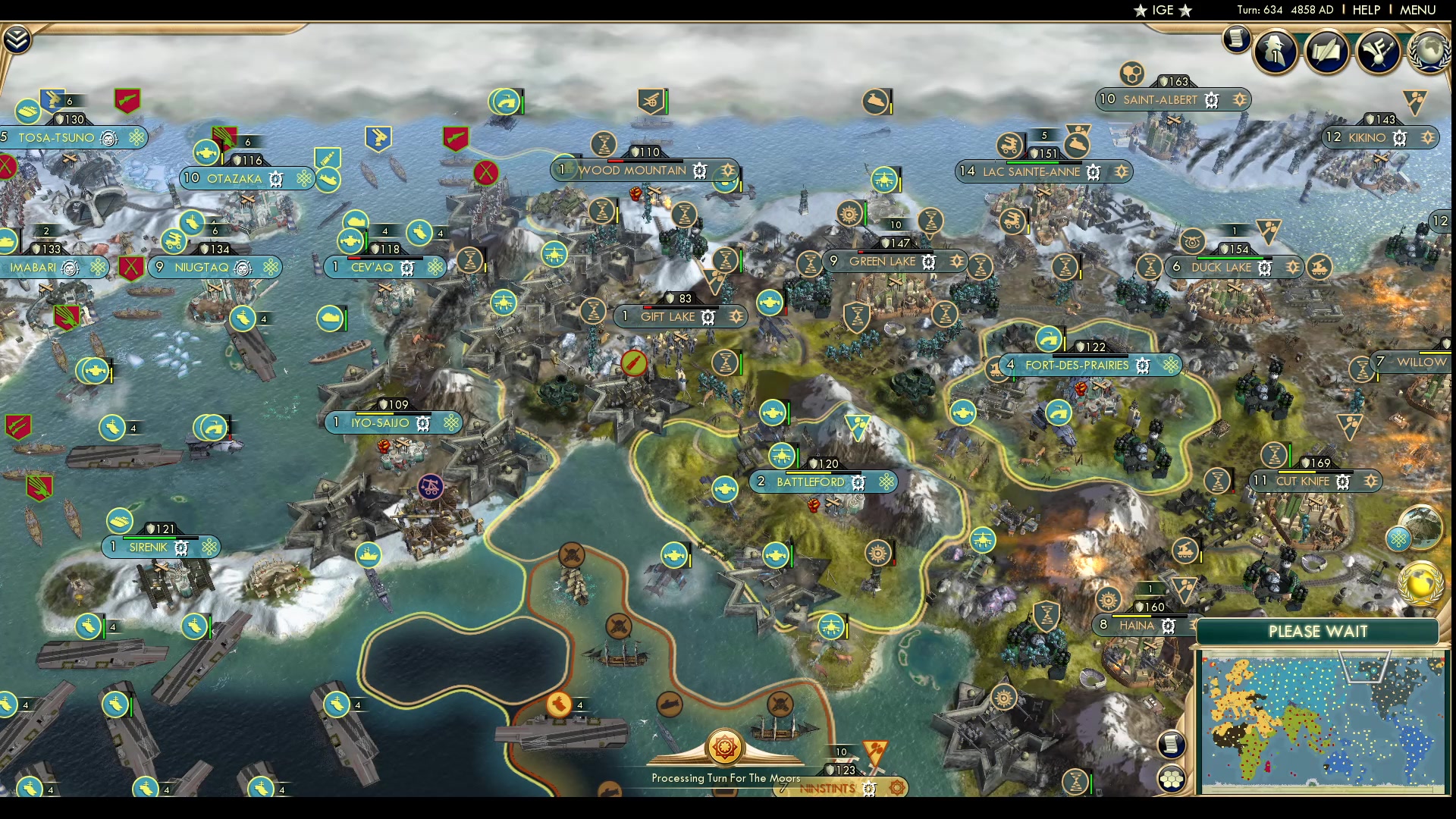The image size is (1456, 819).
Task: Click the religion symbol on Haina's city banner
Action: [x=1168, y=626]
